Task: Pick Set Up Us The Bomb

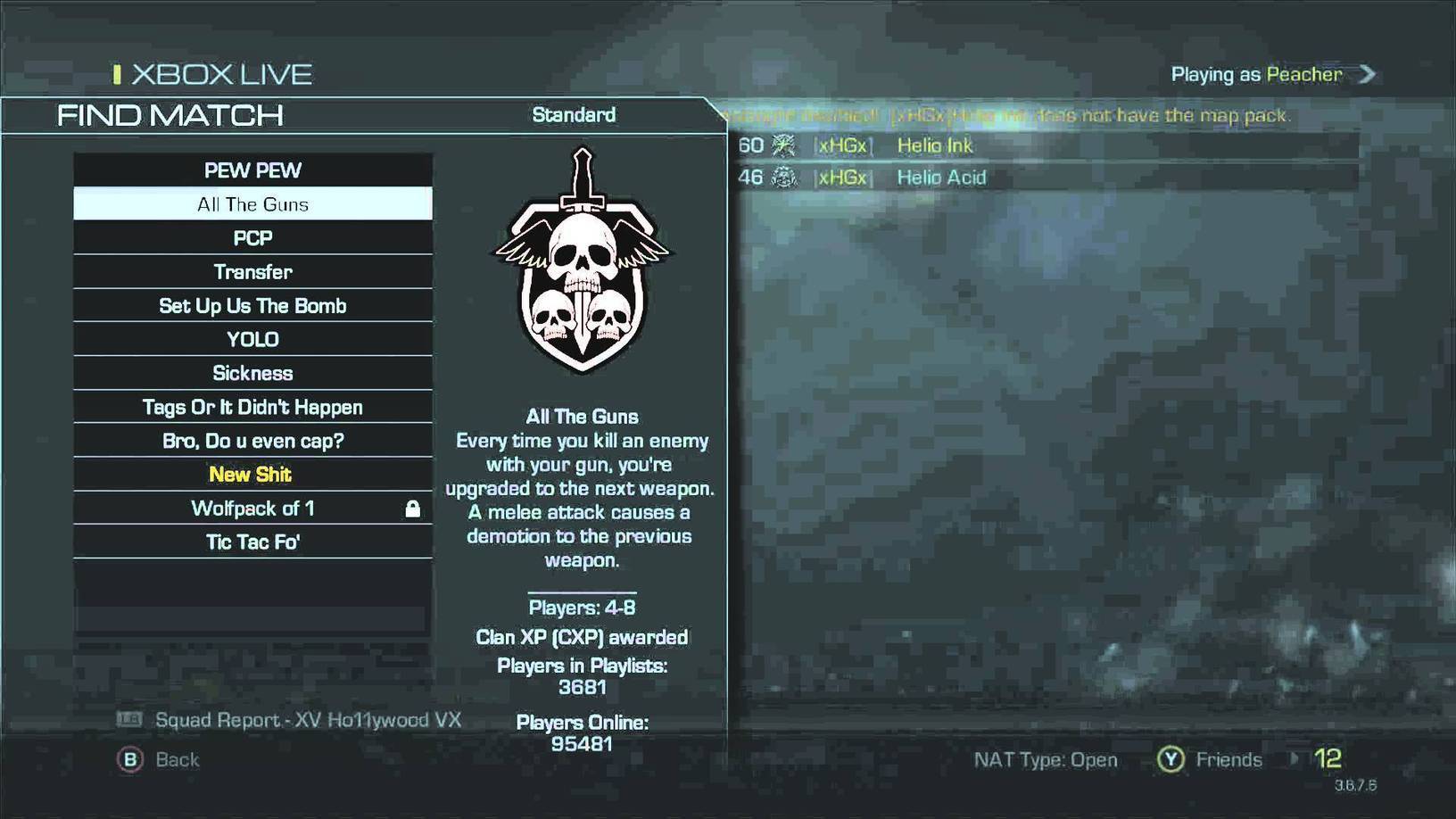Action: click(x=252, y=306)
